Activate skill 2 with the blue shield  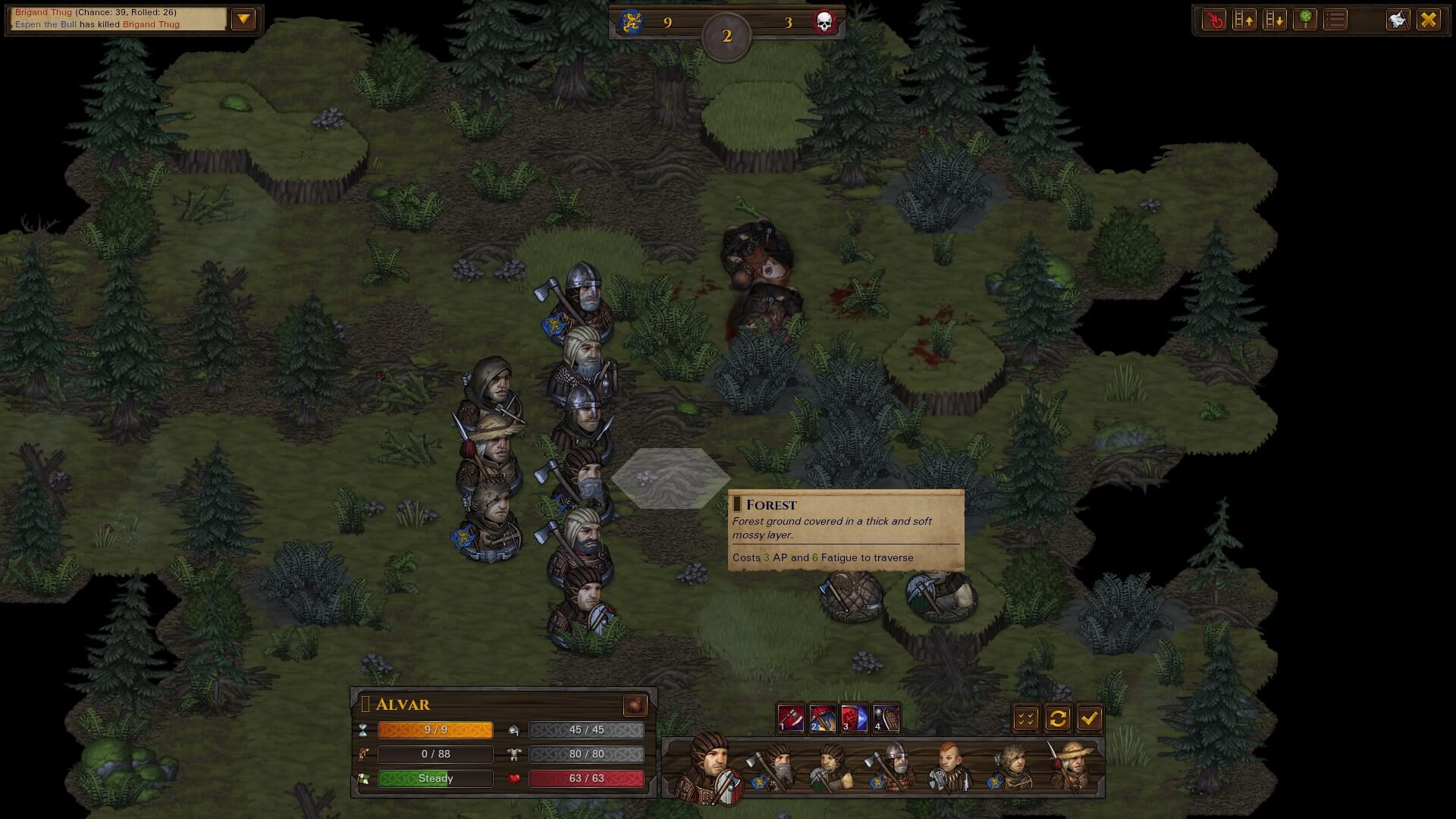coord(822,717)
